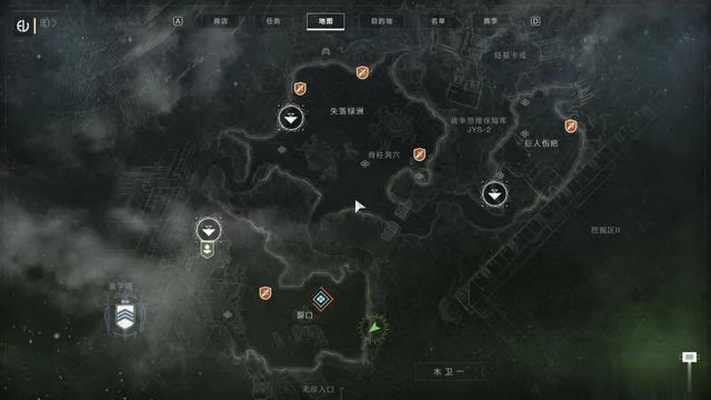Select the landing zone above the vendor marker

pos(208,229)
